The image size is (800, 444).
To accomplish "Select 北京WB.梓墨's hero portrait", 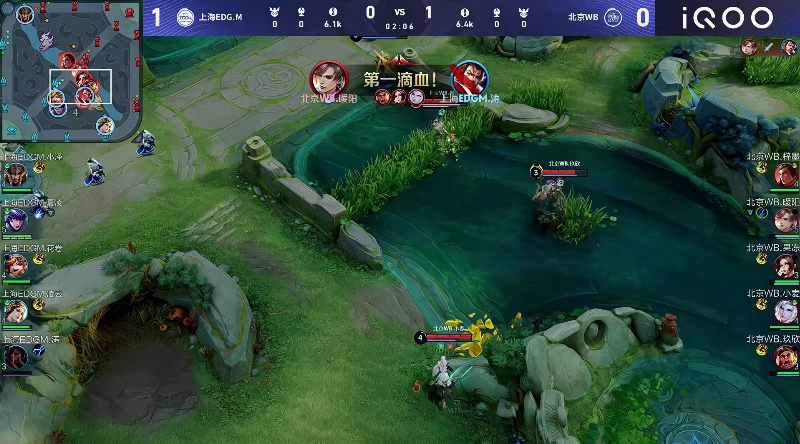I will click(785, 175).
